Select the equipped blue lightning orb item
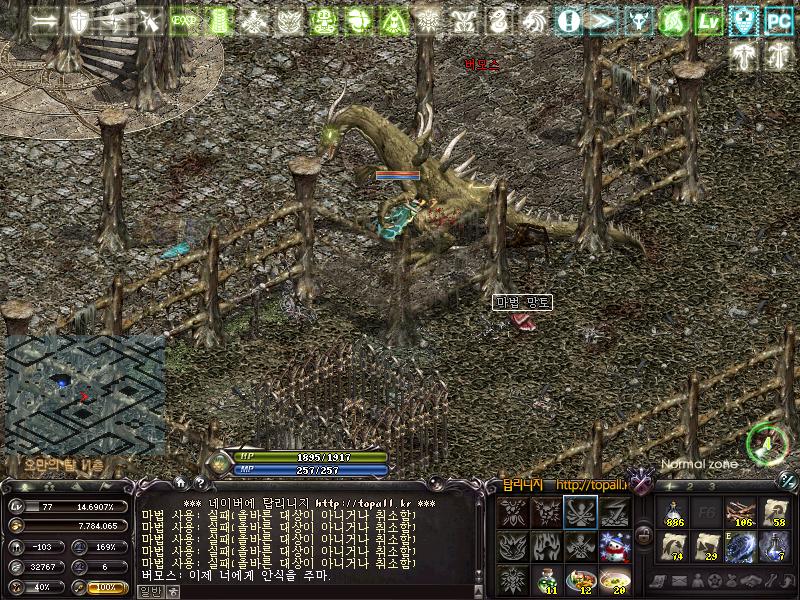 pos(741,546)
